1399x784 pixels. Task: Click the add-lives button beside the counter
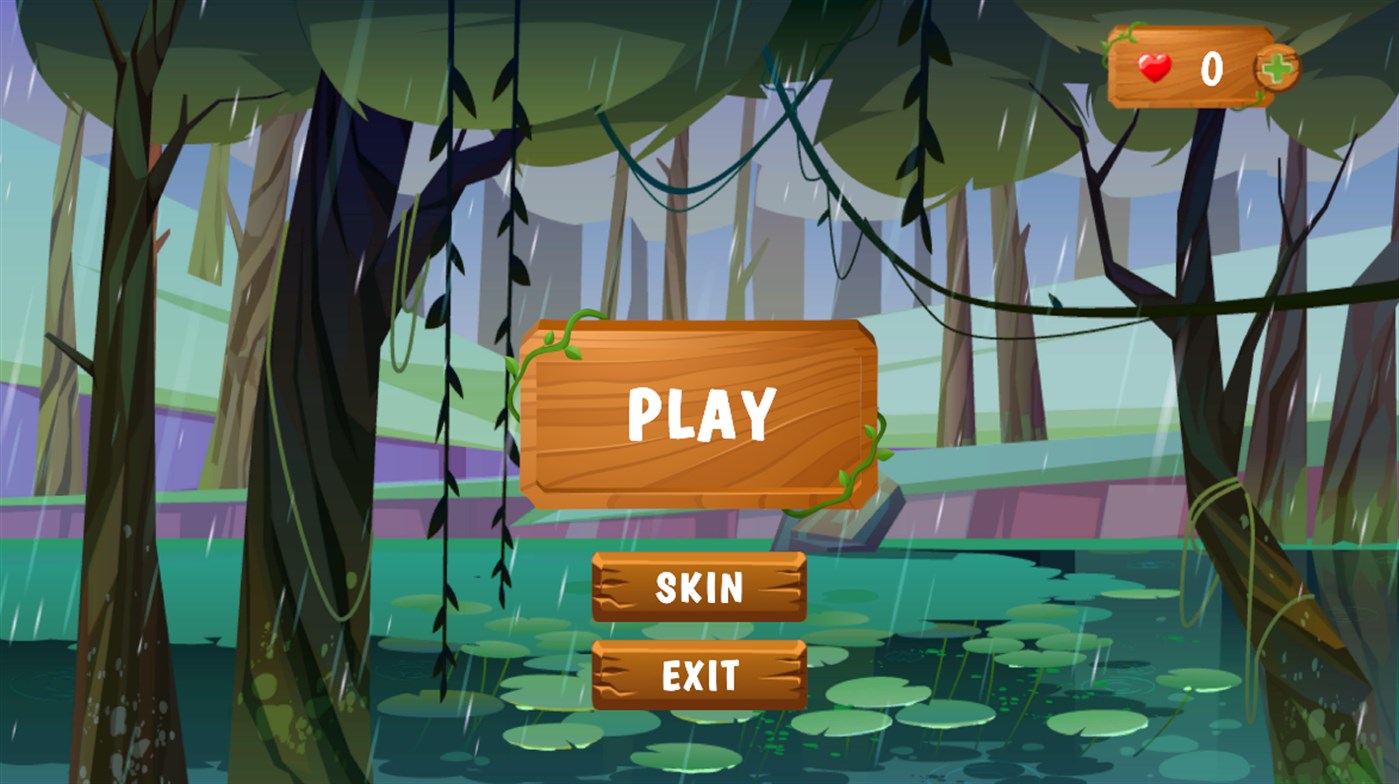tap(1275, 65)
